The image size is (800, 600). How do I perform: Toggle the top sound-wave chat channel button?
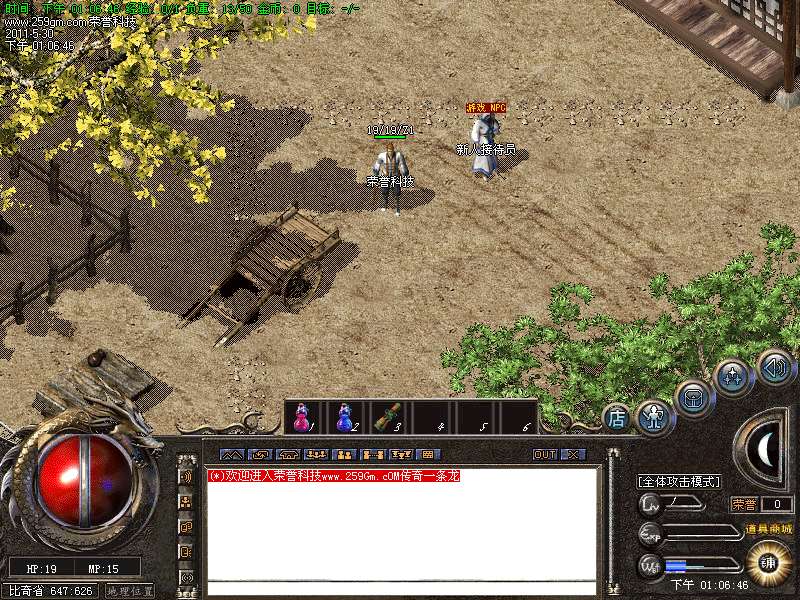click(x=186, y=476)
